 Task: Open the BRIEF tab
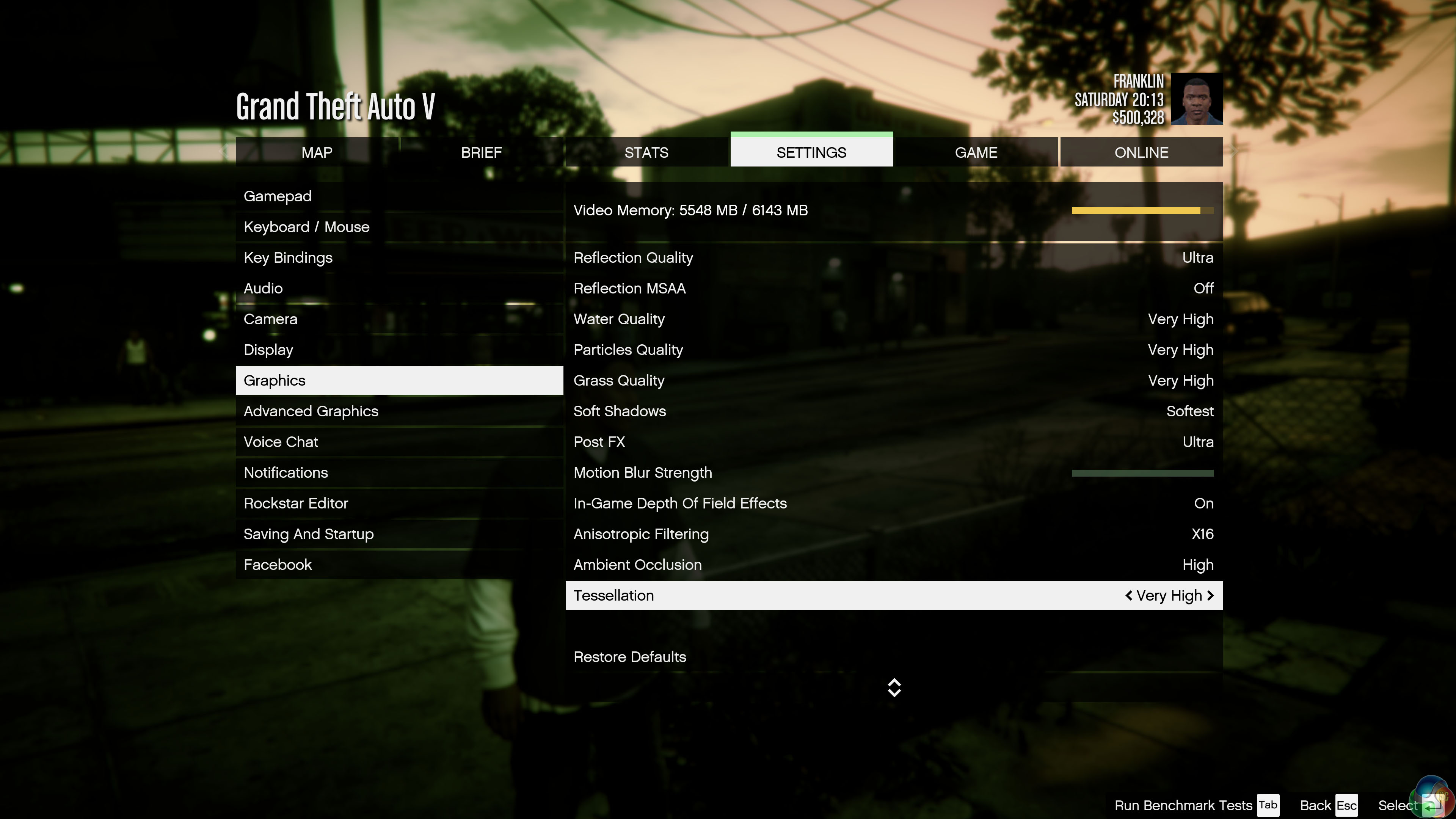[x=481, y=152]
